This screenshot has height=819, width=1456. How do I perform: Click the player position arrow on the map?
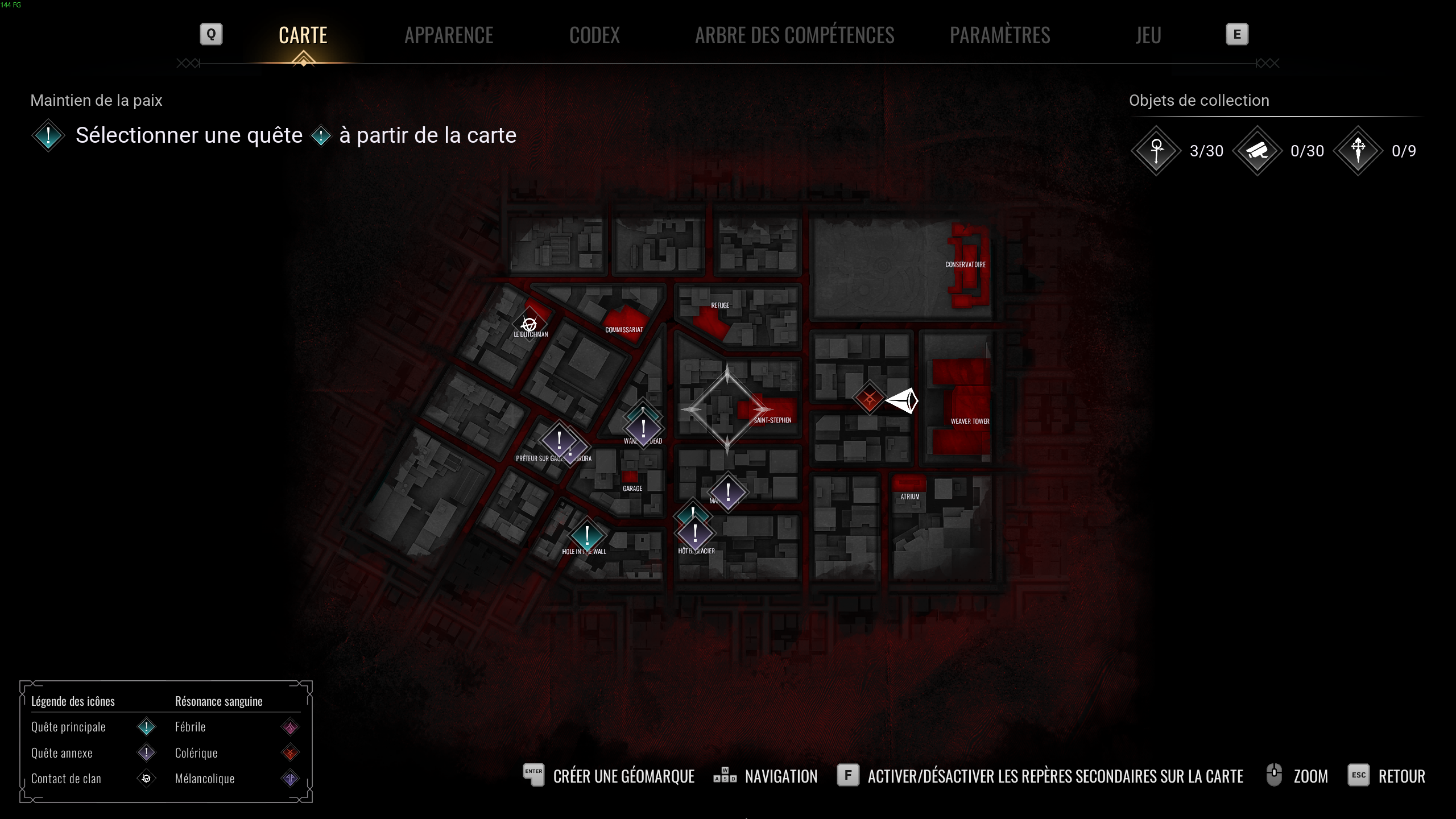click(x=905, y=400)
